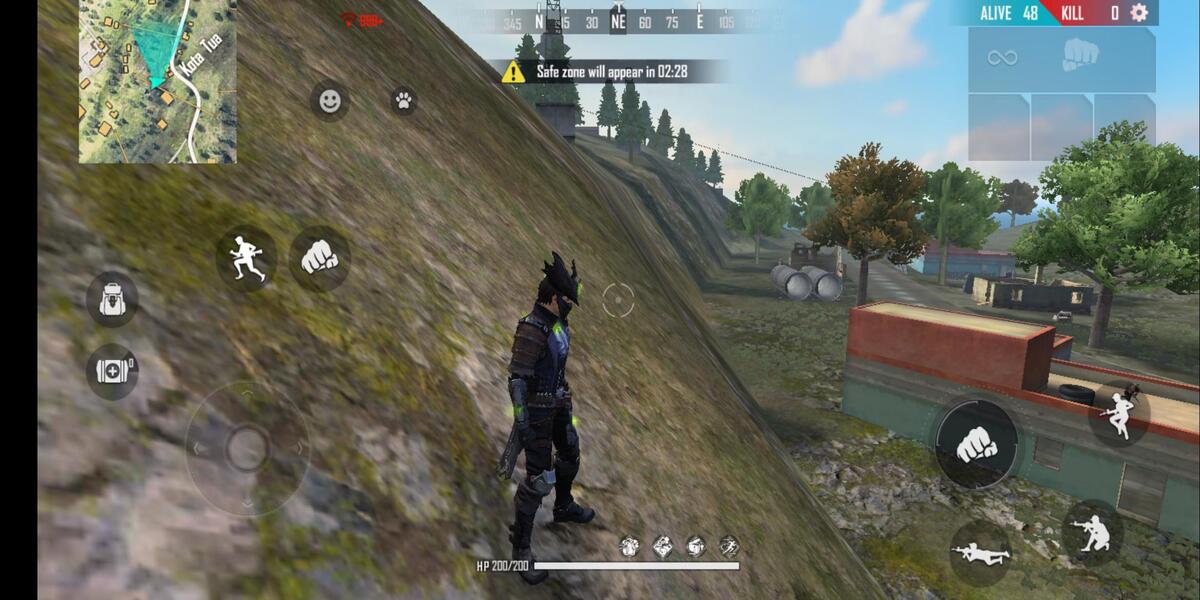This screenshot has height=600, width=1200.
Task: Tap the movement joystick center
Action: 246,447
